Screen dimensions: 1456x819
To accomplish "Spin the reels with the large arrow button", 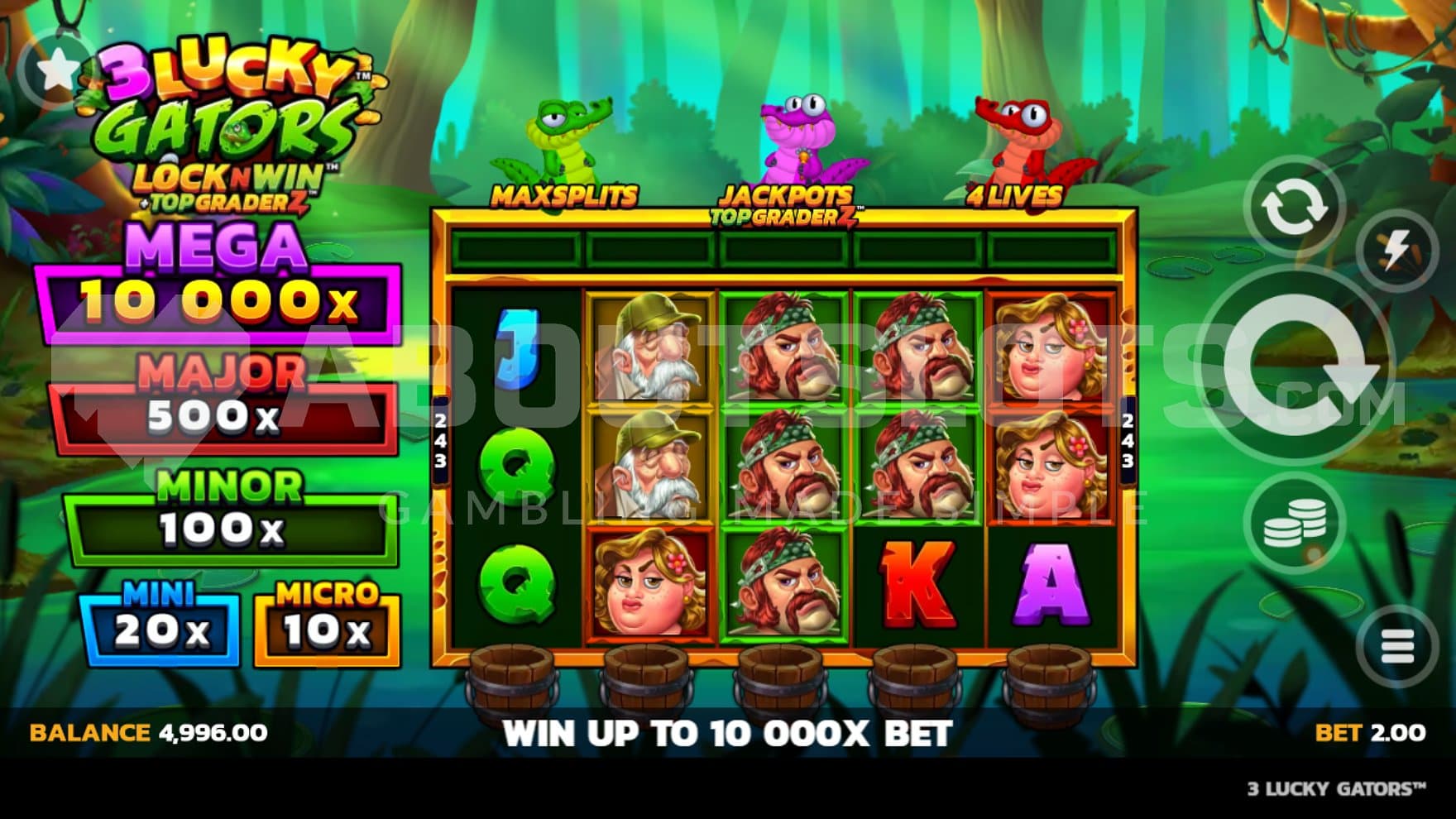I will click(x=1297, y=366).
